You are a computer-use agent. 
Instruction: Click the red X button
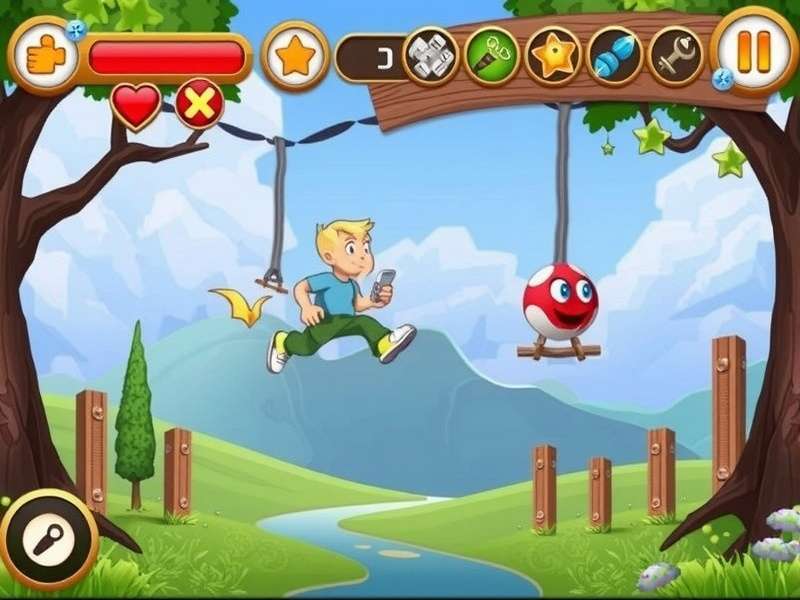(200, 104)
